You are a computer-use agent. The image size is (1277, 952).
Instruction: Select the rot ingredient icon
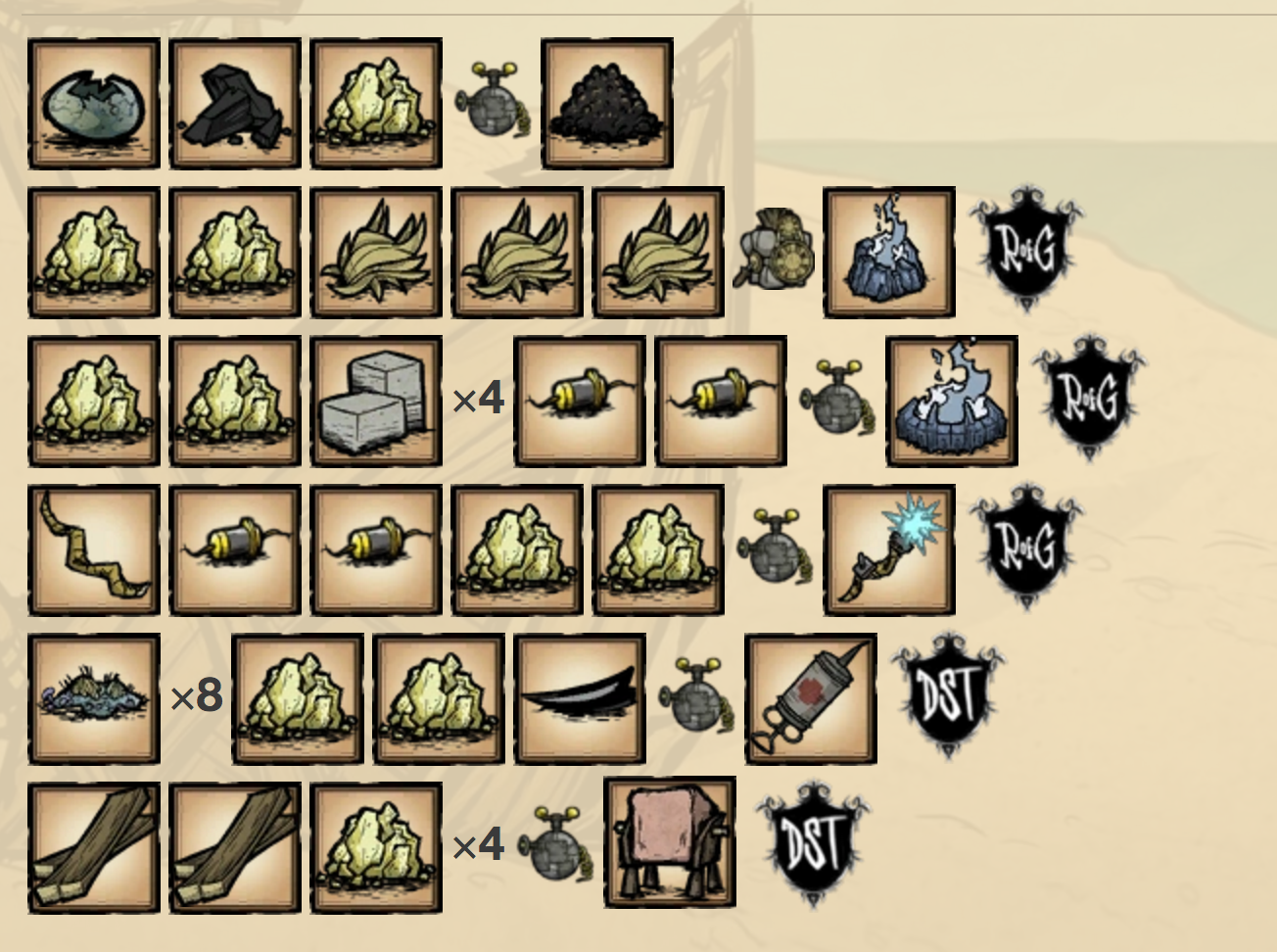coord(94,698)
